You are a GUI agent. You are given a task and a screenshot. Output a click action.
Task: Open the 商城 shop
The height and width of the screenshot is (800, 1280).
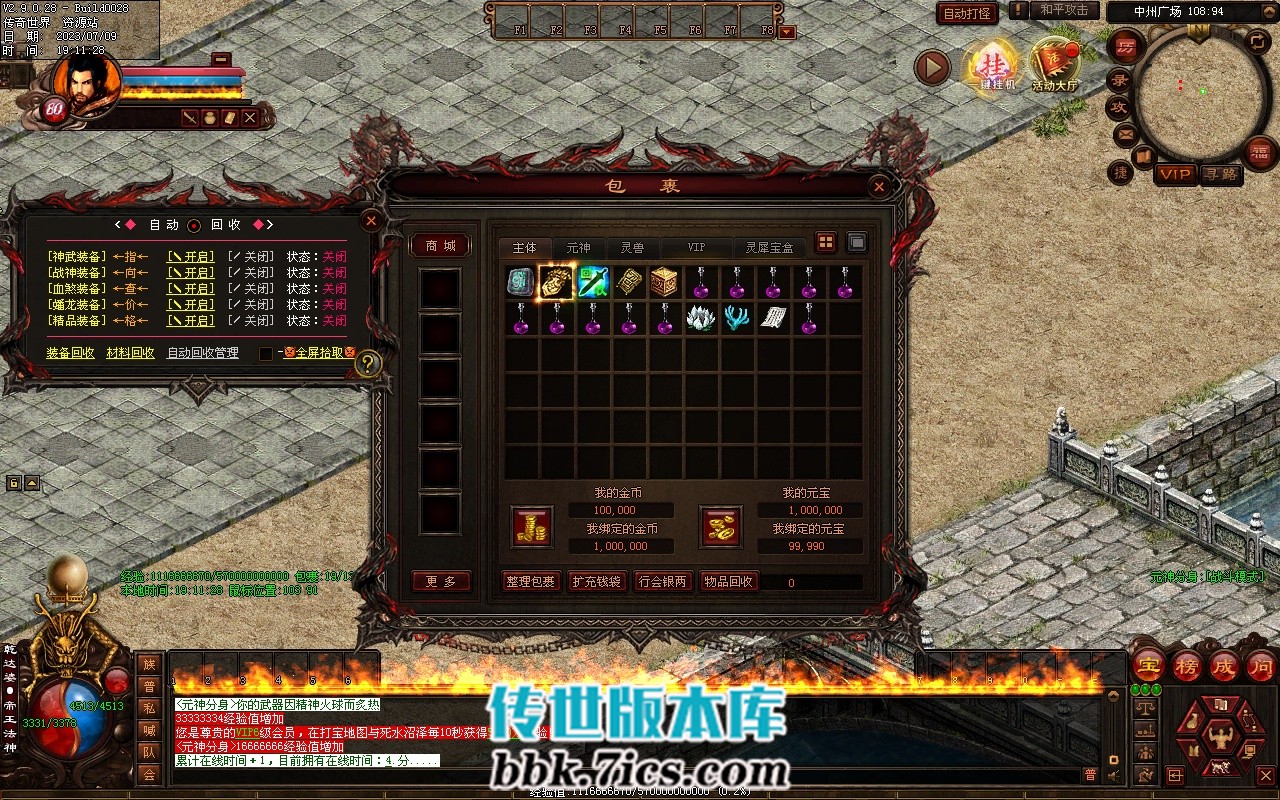pos(441,246)
